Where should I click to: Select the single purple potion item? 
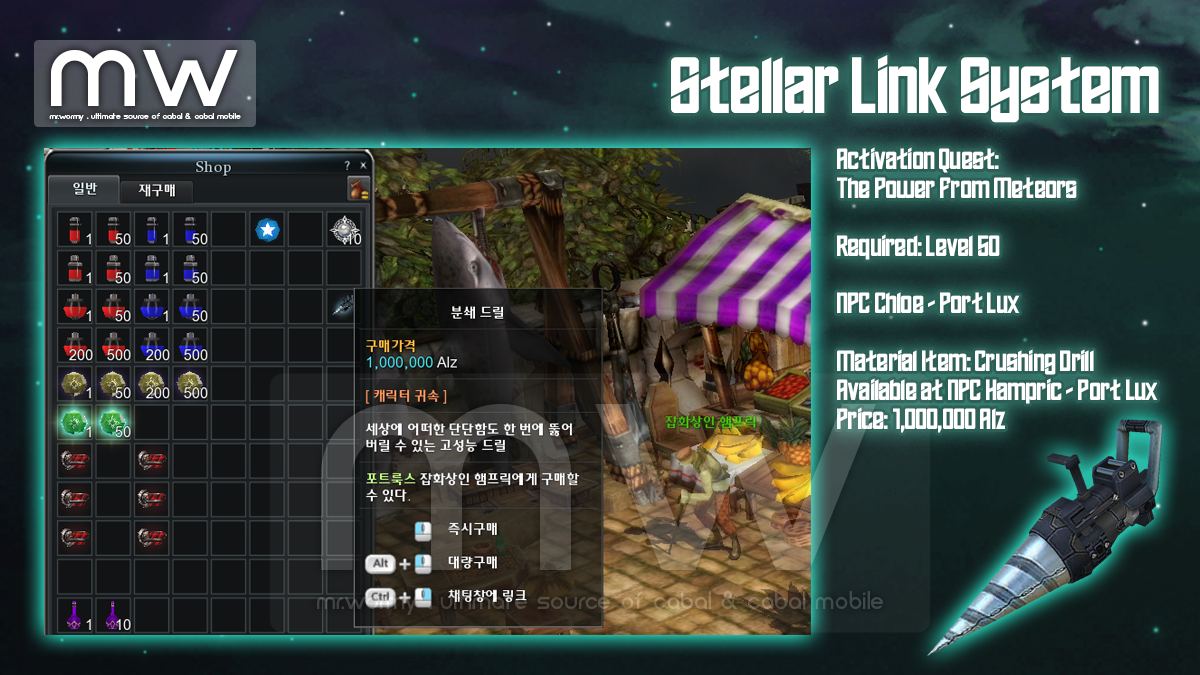point(75,615)
